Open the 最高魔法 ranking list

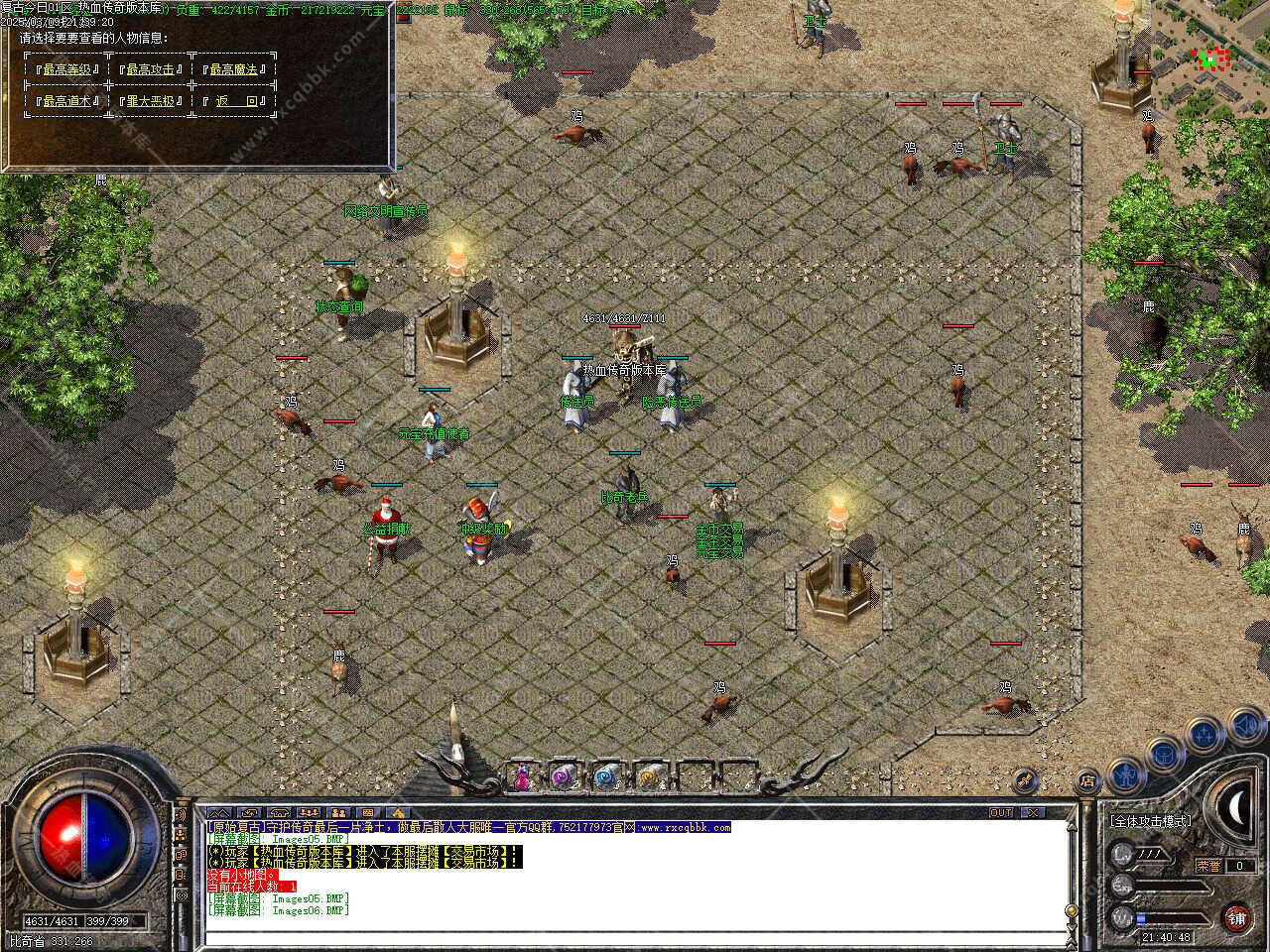(233, 69)
